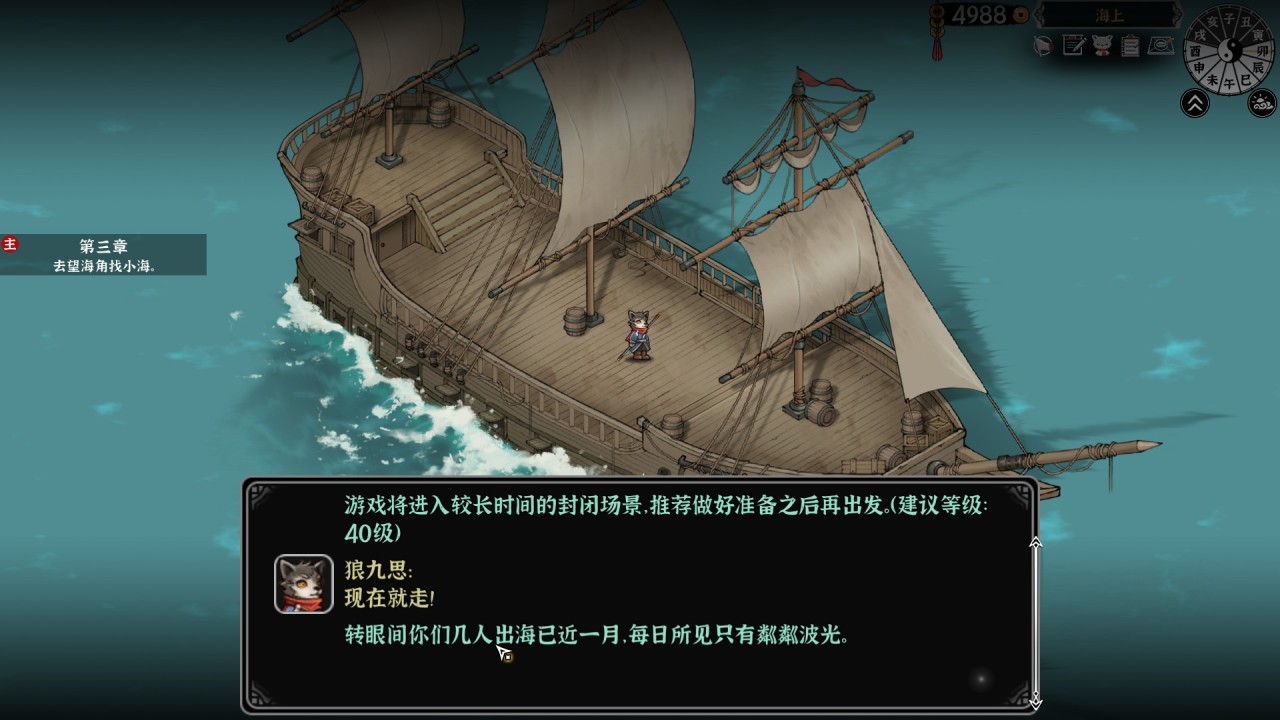Expand locations with right arrow beside 海上 banner
Screen dimensions: 1280x720
pos(1176,14)
